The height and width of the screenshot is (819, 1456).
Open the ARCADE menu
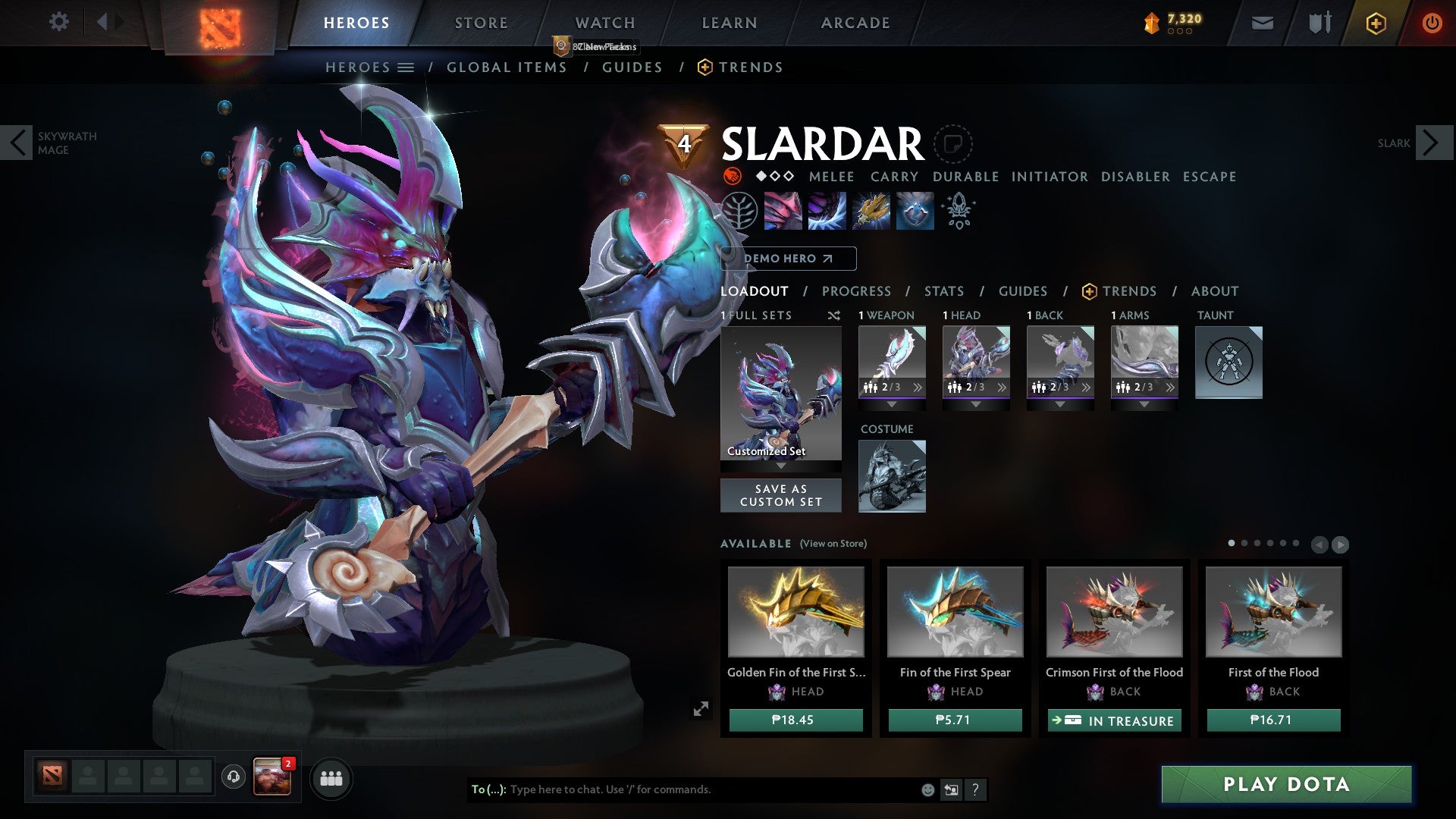pyautogui.click(x=855, y=22)
